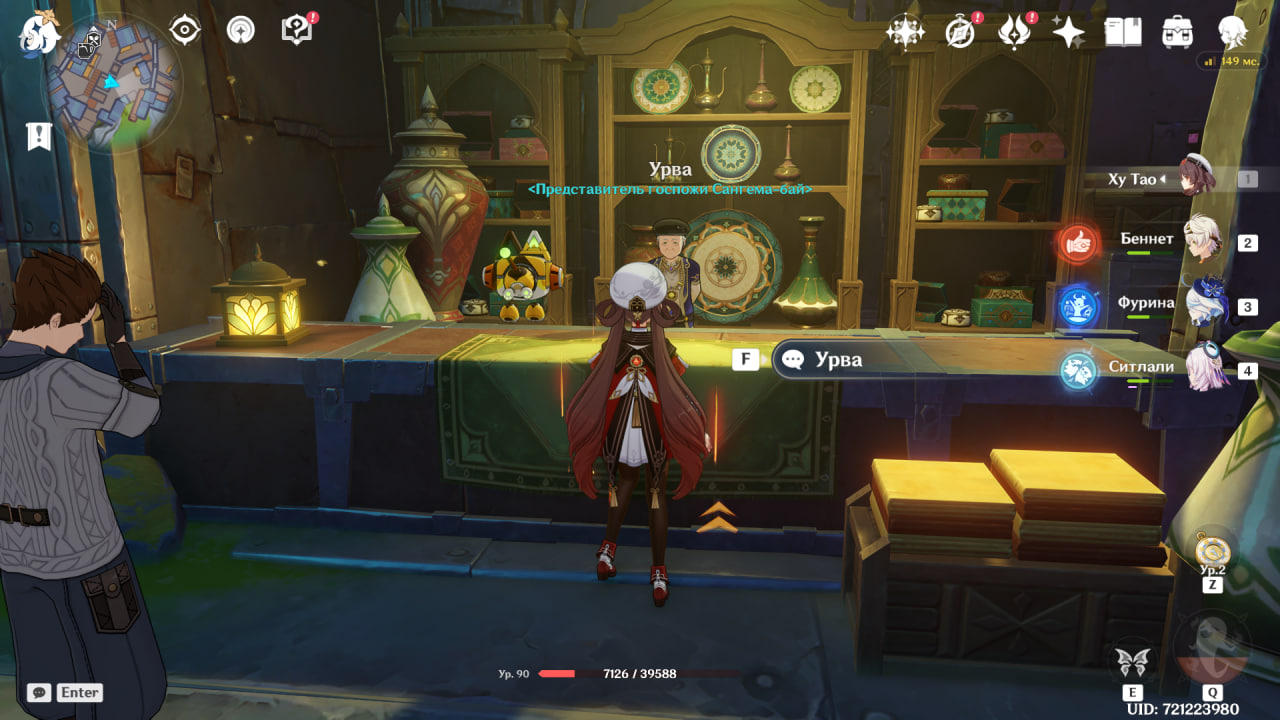Open the events compass icon
This screenshot has width=1280, height=720.
pyautogui.click(x=960, y=32)
